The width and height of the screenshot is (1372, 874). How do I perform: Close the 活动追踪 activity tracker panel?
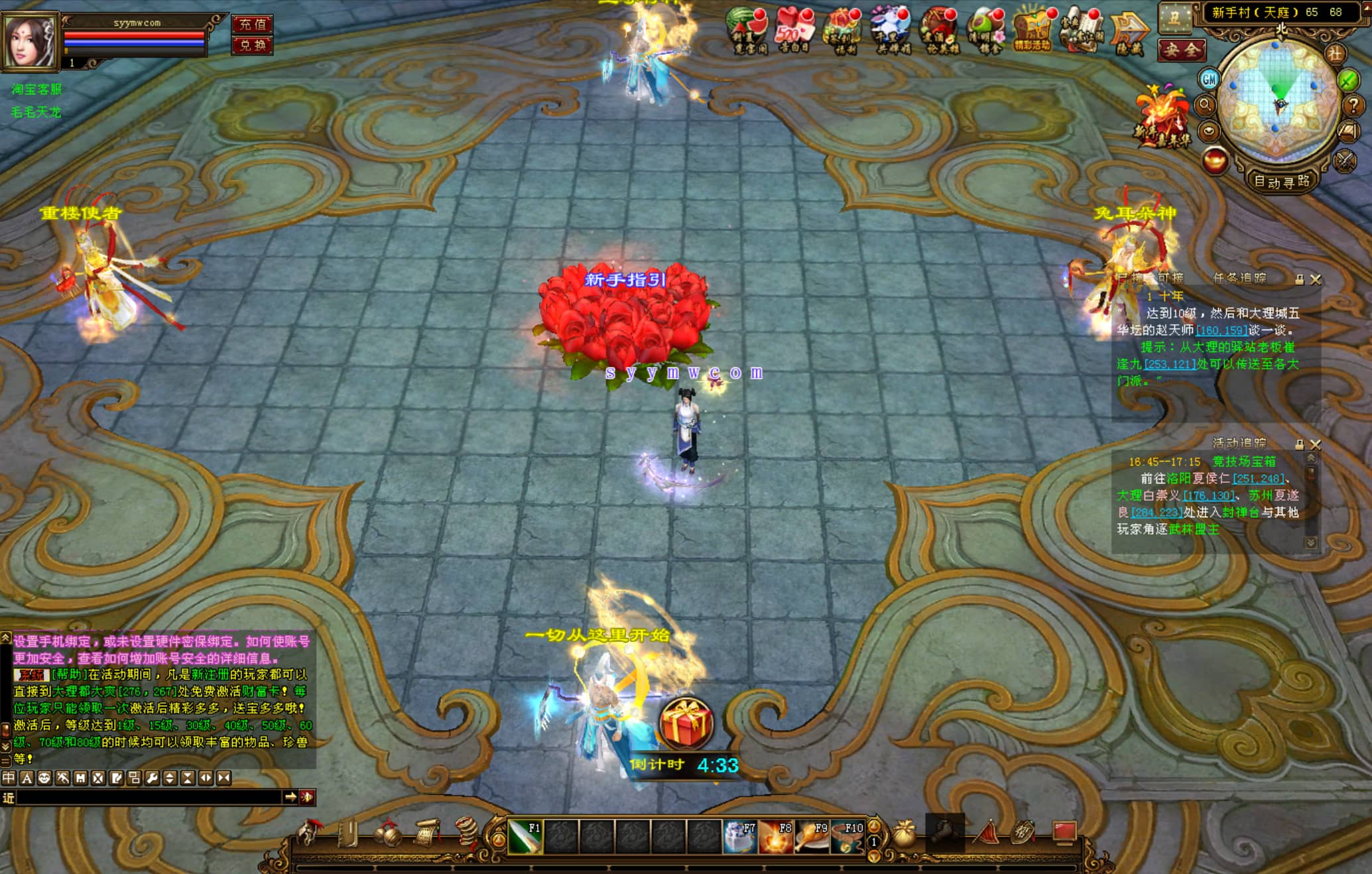(1316, 444)
